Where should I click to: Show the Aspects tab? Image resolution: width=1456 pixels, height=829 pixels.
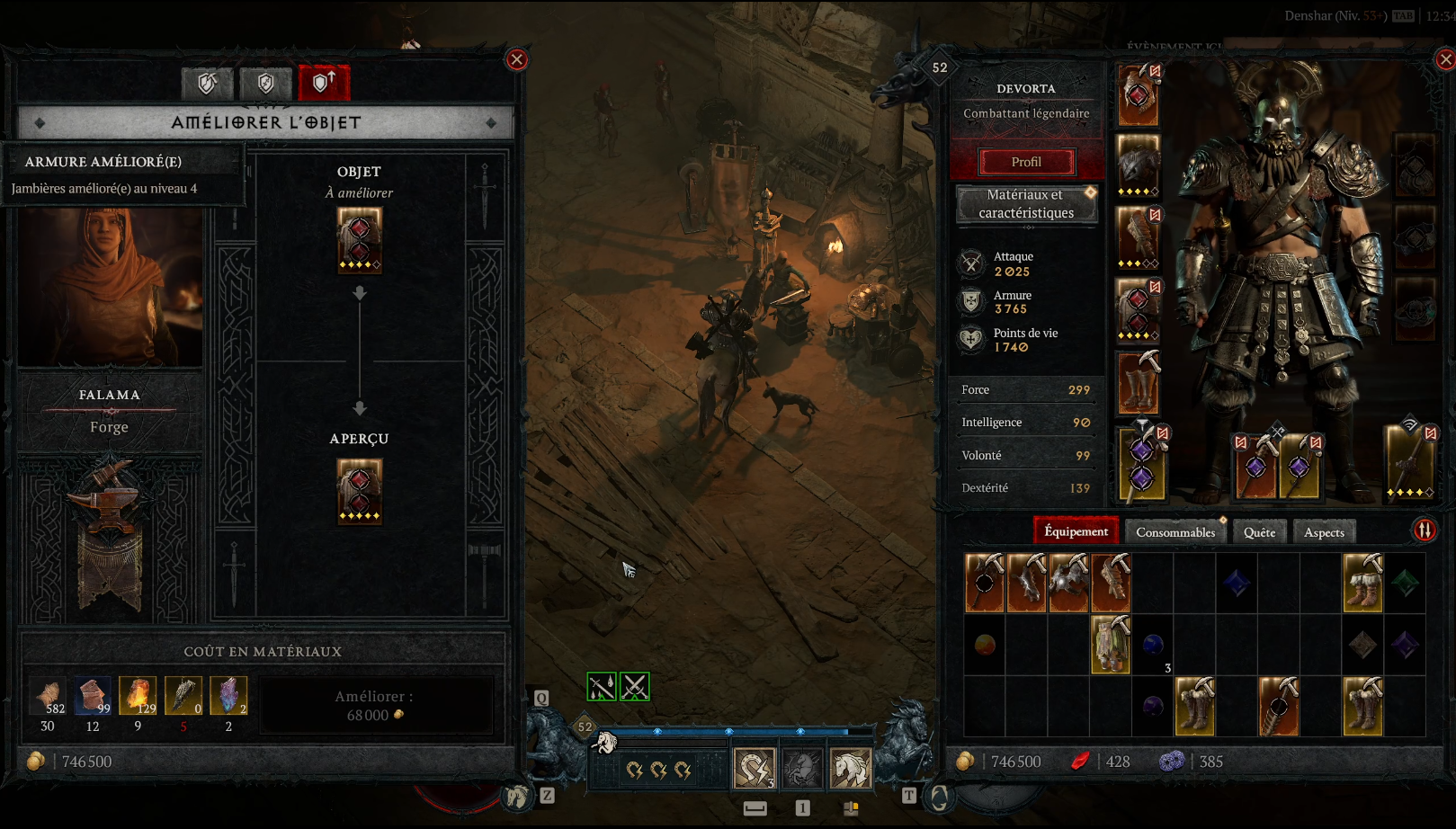pyautogui.click(x=1324, y=532)
